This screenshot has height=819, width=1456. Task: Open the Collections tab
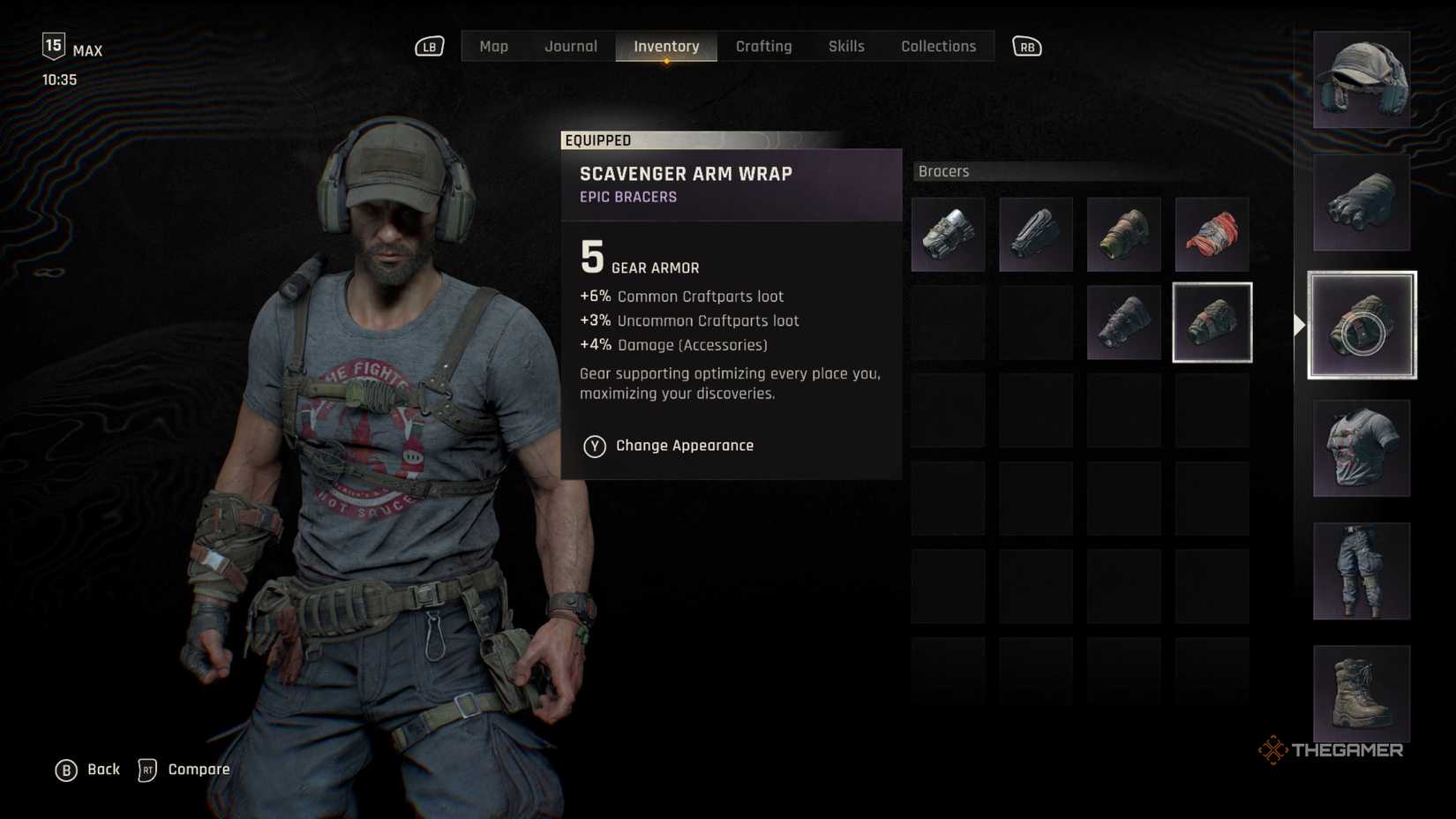click(938, 46)
